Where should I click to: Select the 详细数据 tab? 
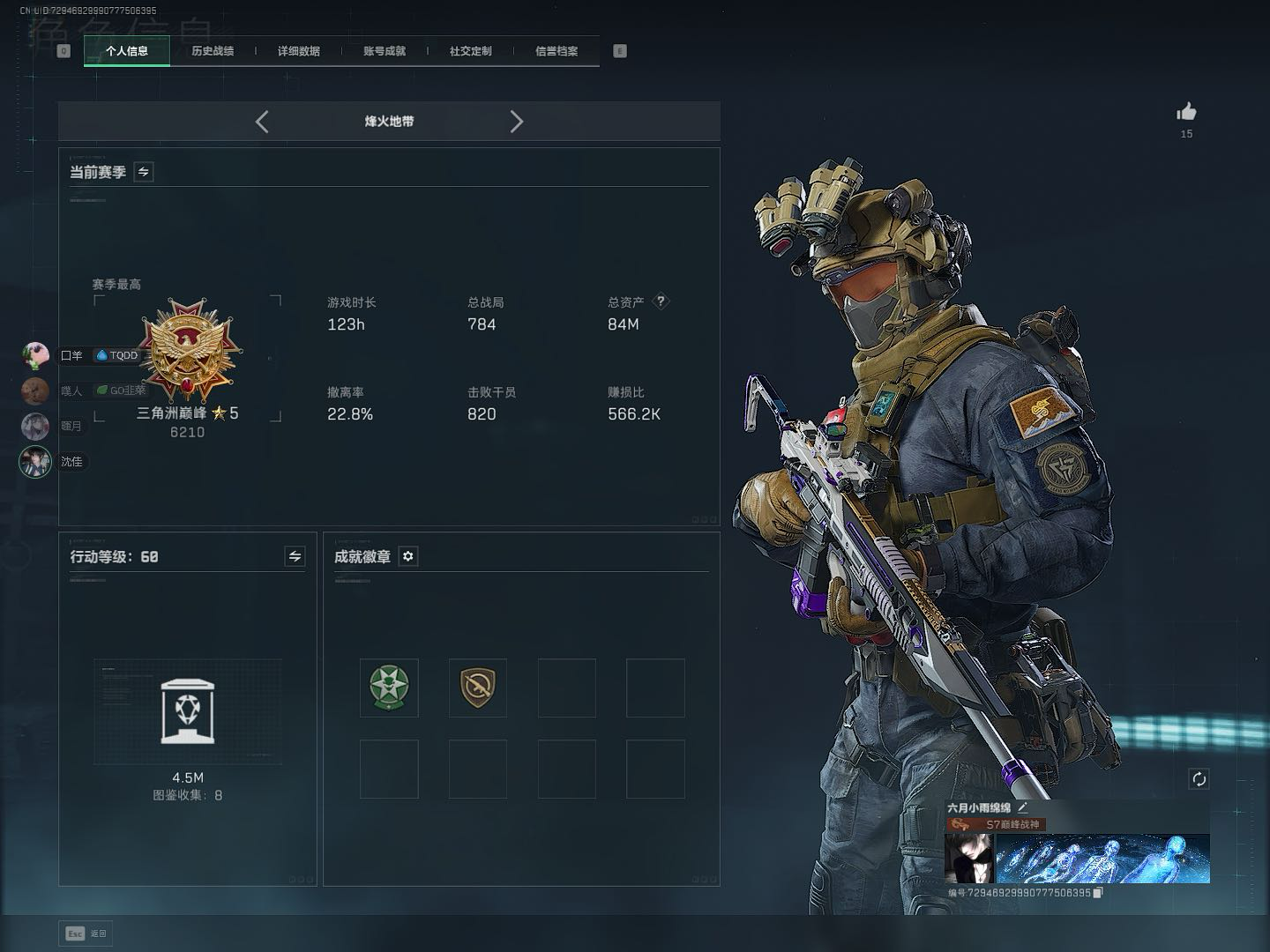click(298, 51)
